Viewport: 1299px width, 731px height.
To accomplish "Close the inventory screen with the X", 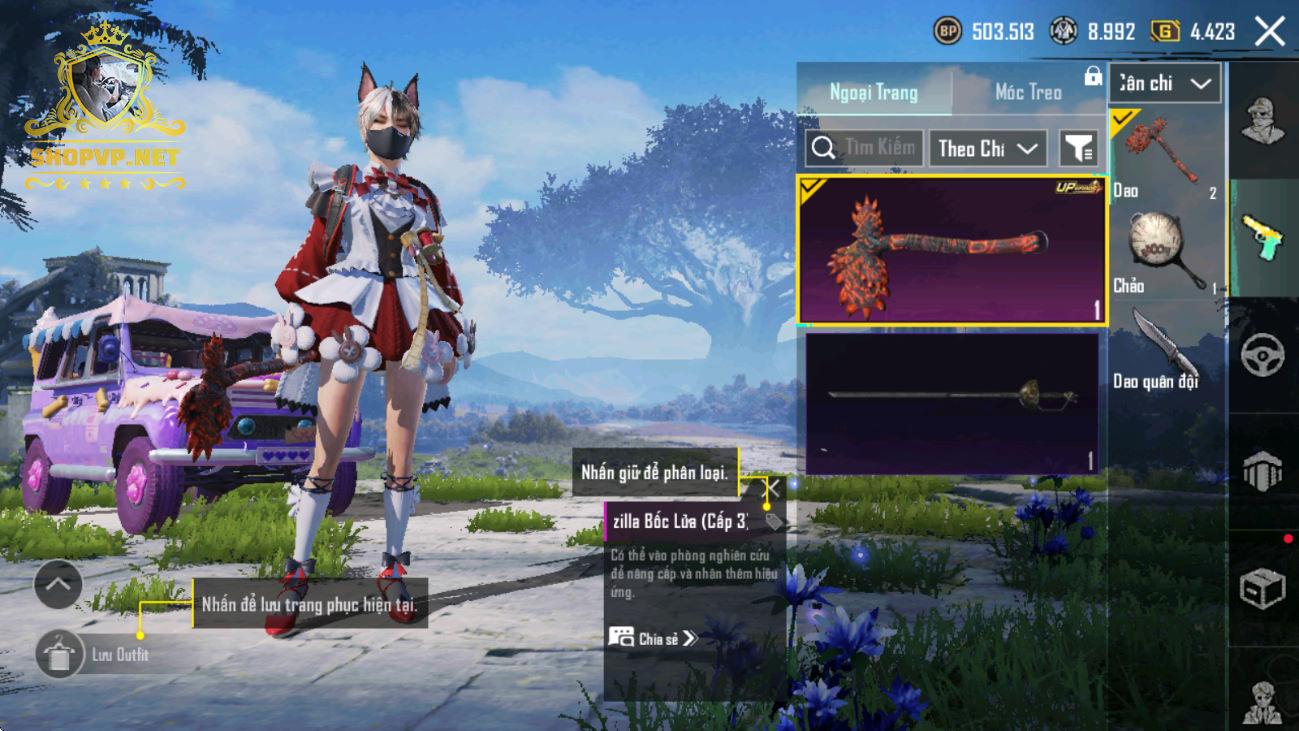I will 1270,32.
